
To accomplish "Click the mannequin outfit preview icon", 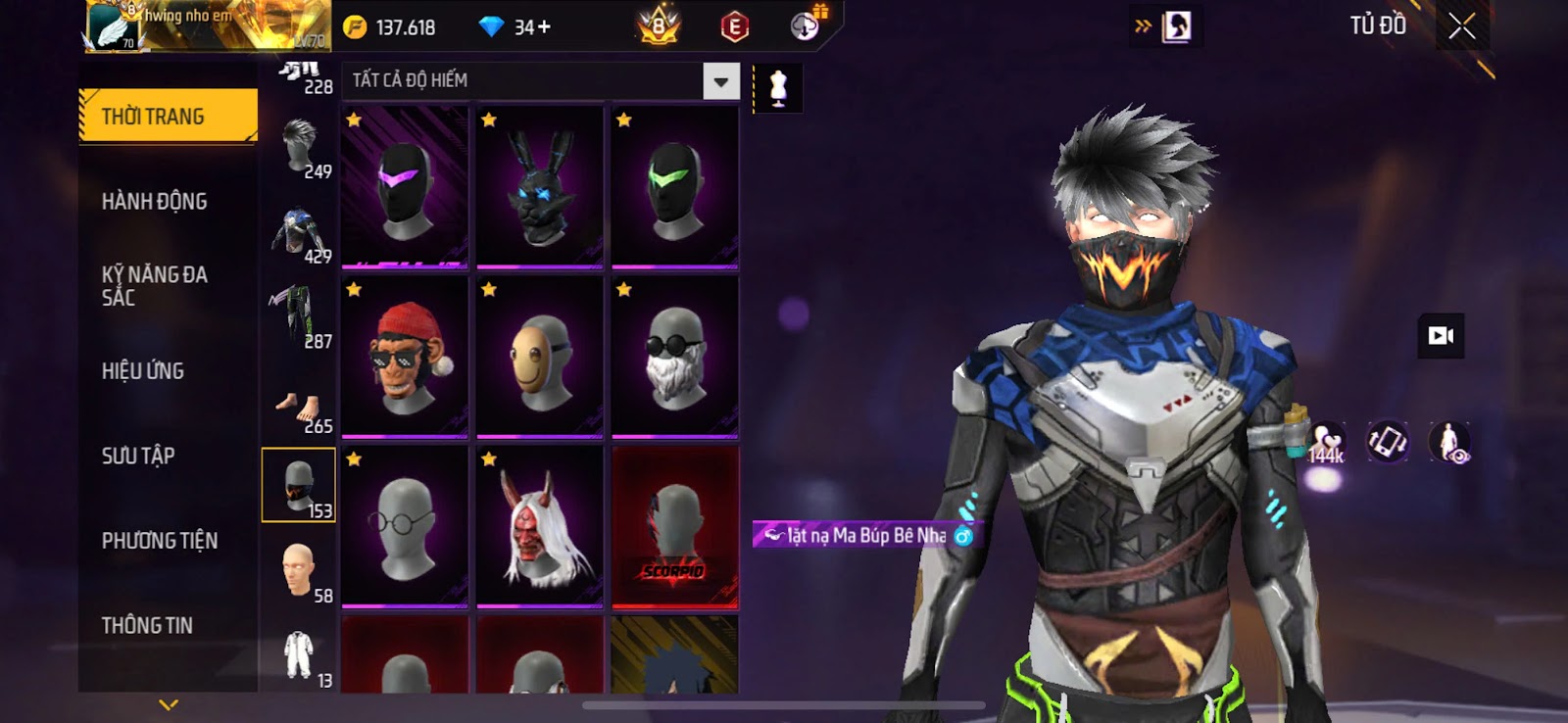I will click(x=778, y=88).
